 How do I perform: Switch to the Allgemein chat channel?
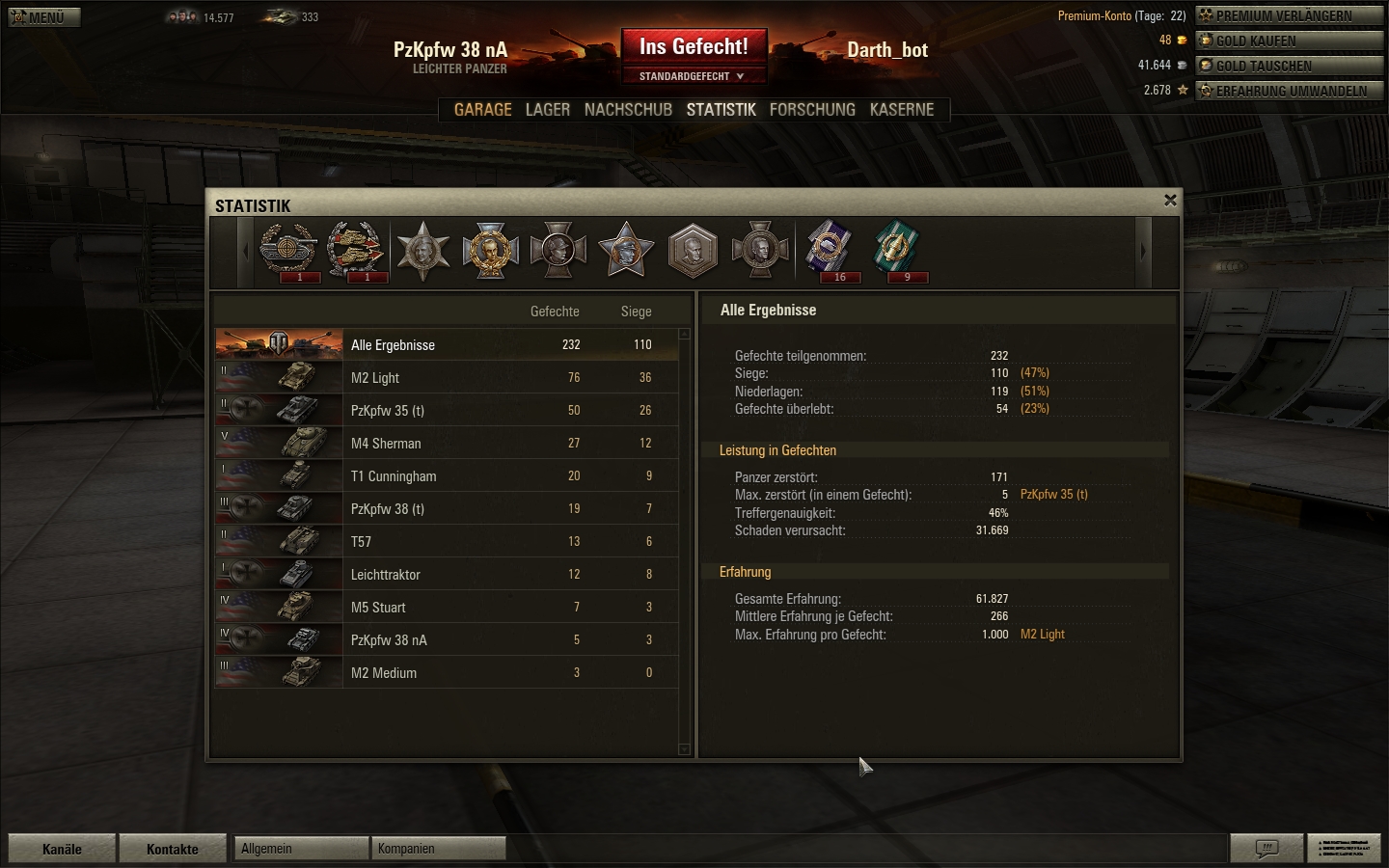[x=301, y=849]
